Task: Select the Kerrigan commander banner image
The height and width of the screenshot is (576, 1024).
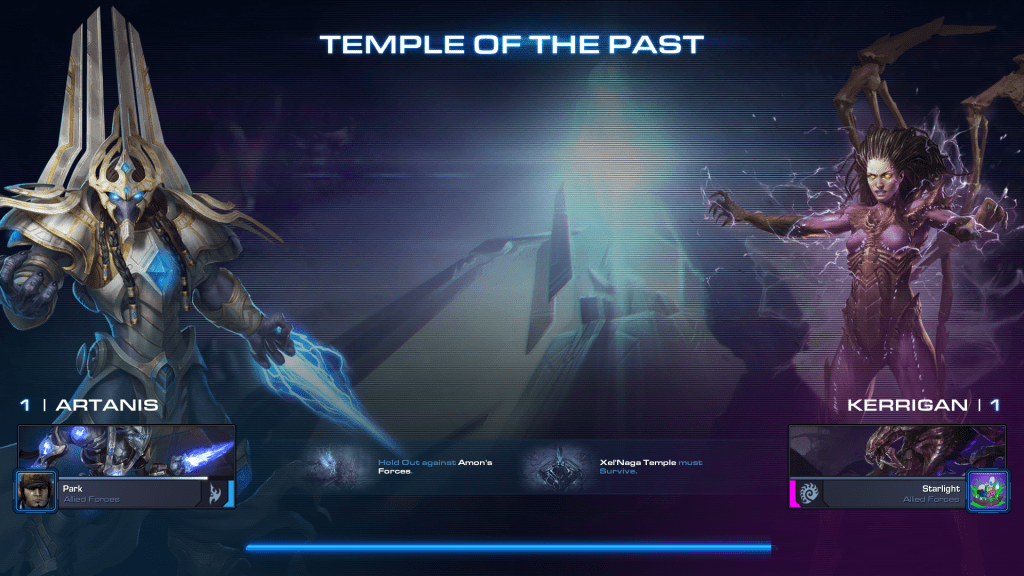Action: 897,450
